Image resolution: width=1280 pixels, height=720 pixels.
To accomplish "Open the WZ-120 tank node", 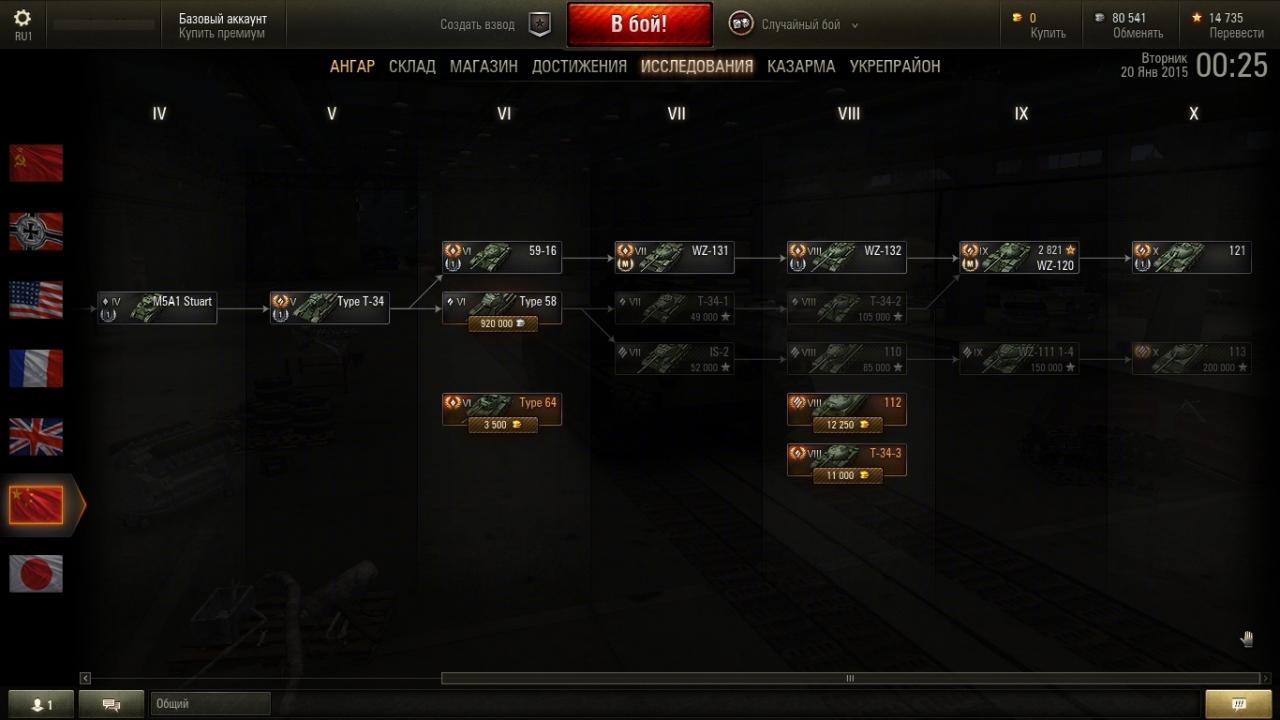I will click(x=1019, y=257).
